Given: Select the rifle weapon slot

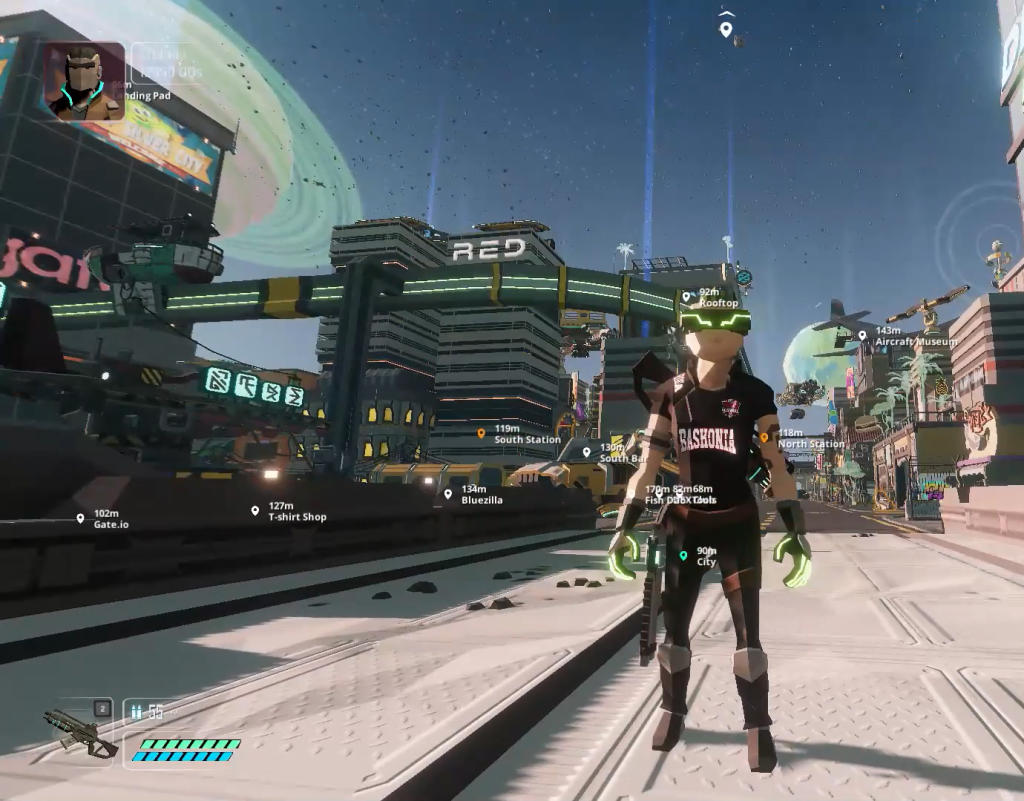Looking at the screenshot, I should [79, 728].
